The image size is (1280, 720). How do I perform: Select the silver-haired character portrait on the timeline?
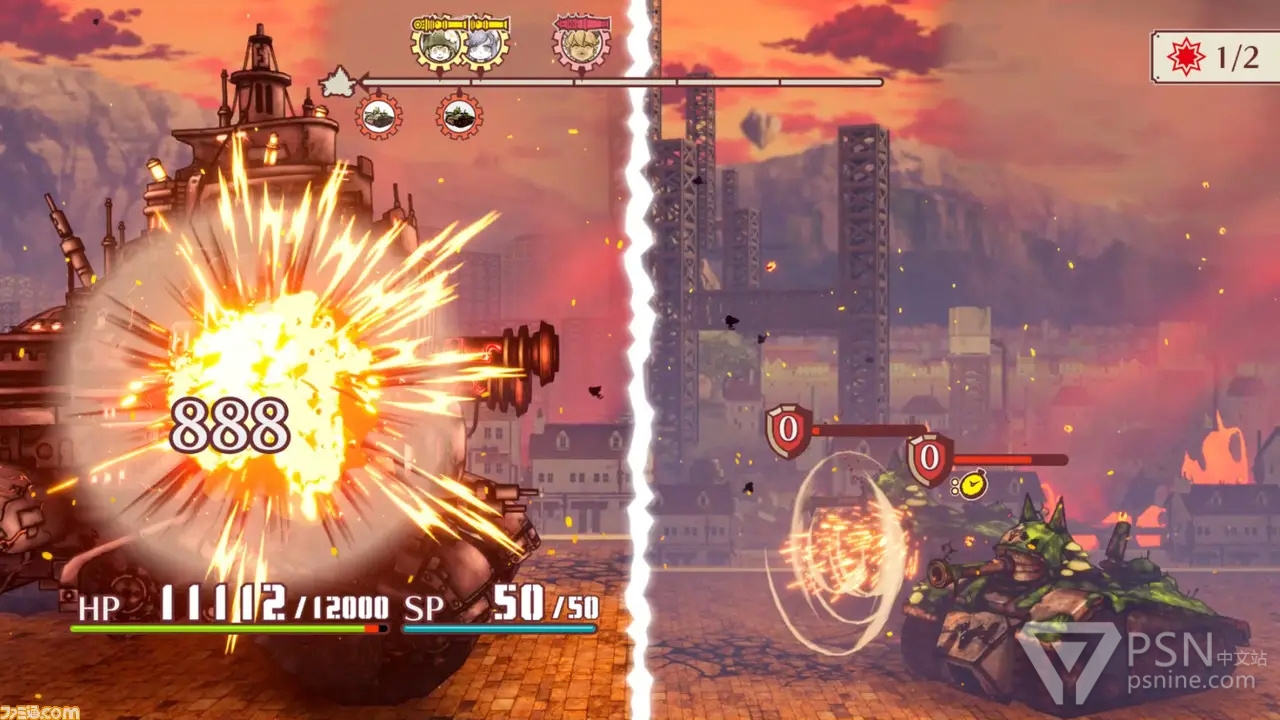(483, 45)
